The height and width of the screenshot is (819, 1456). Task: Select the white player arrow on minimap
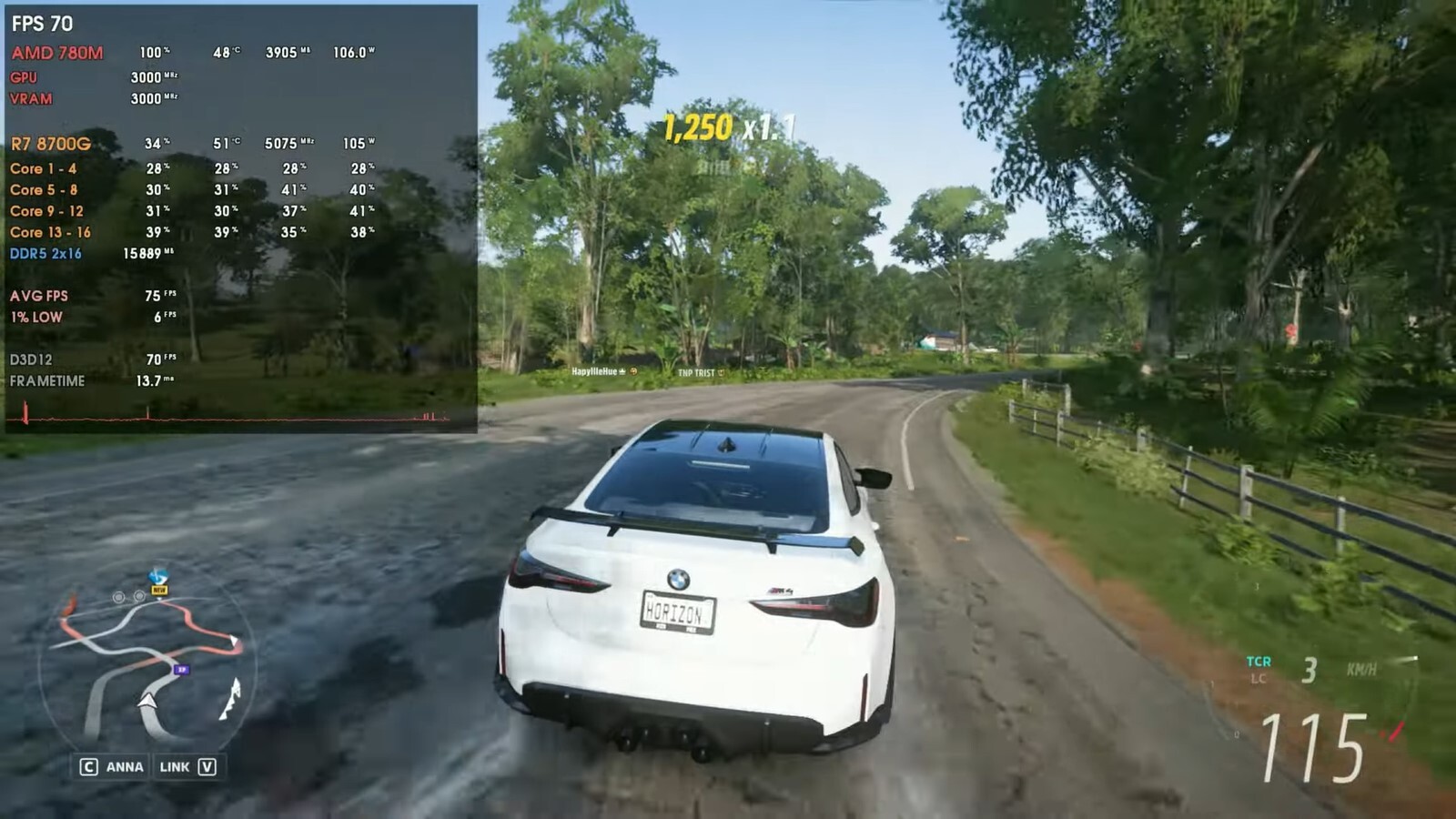(x=147, y=700)
